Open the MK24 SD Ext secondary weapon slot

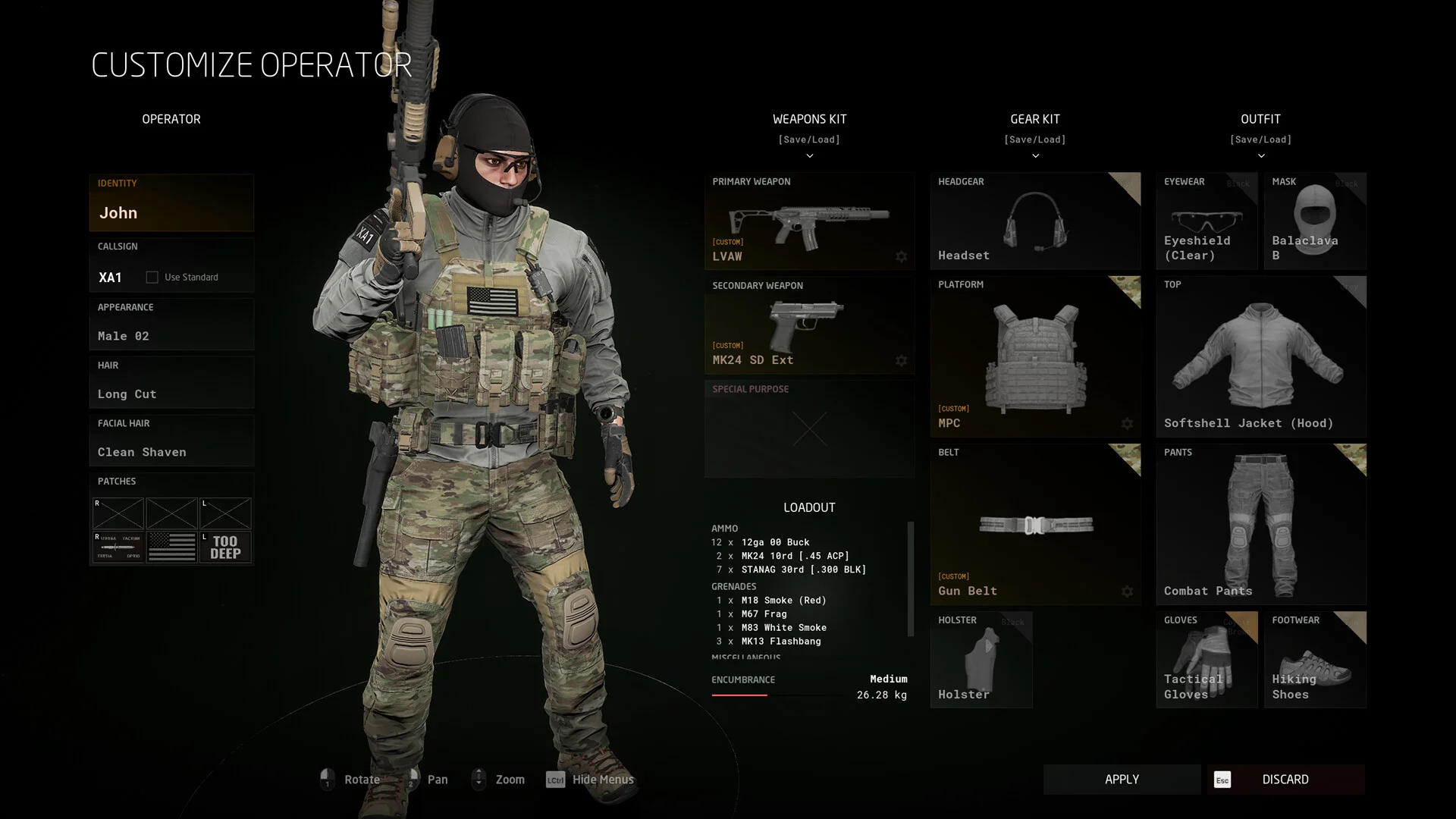[809, 325]
